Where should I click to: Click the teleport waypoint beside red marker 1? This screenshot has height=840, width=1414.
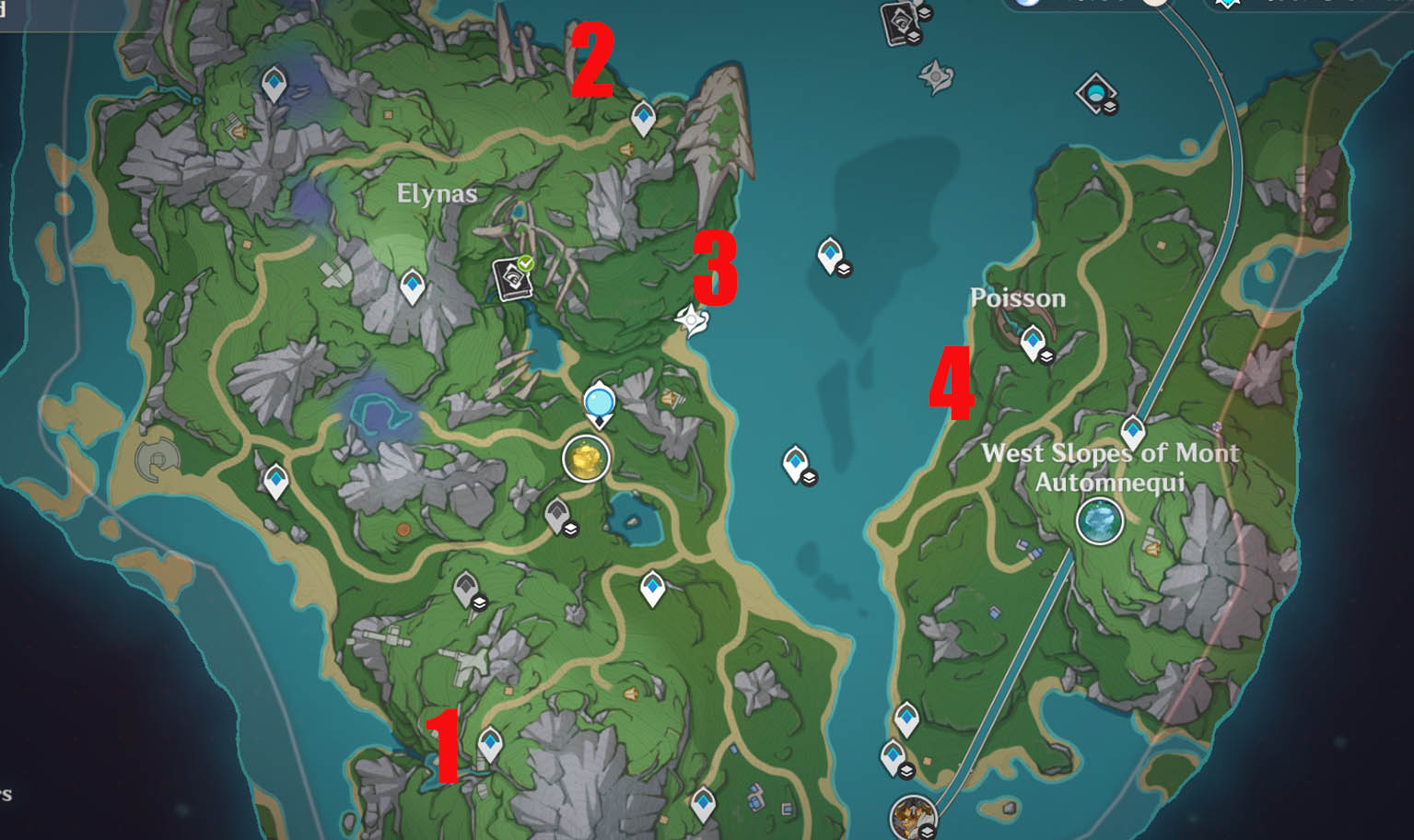(x=488, y=741)
